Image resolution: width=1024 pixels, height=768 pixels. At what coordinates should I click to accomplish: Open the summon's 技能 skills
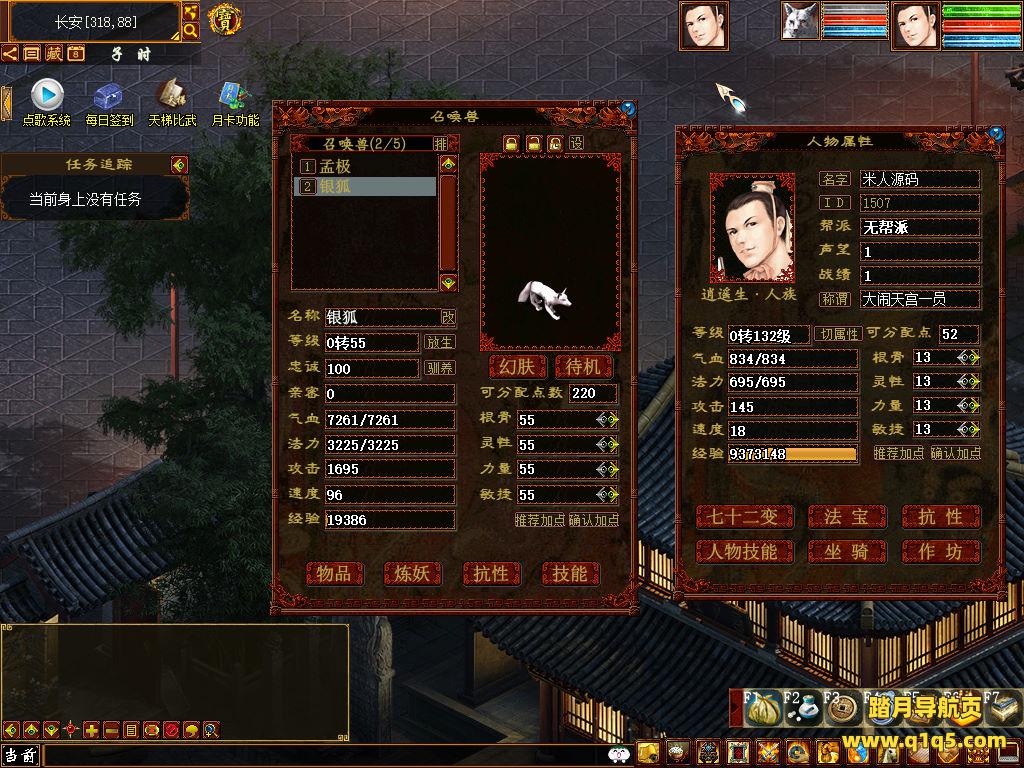click(x=570, y=573)
